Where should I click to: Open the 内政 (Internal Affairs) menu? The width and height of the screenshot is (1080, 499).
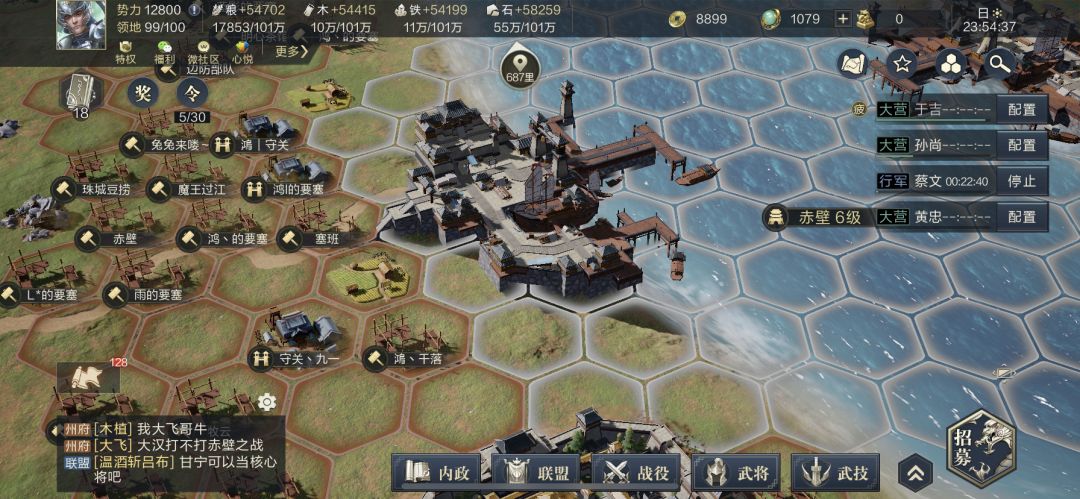(x=436, y=473)
